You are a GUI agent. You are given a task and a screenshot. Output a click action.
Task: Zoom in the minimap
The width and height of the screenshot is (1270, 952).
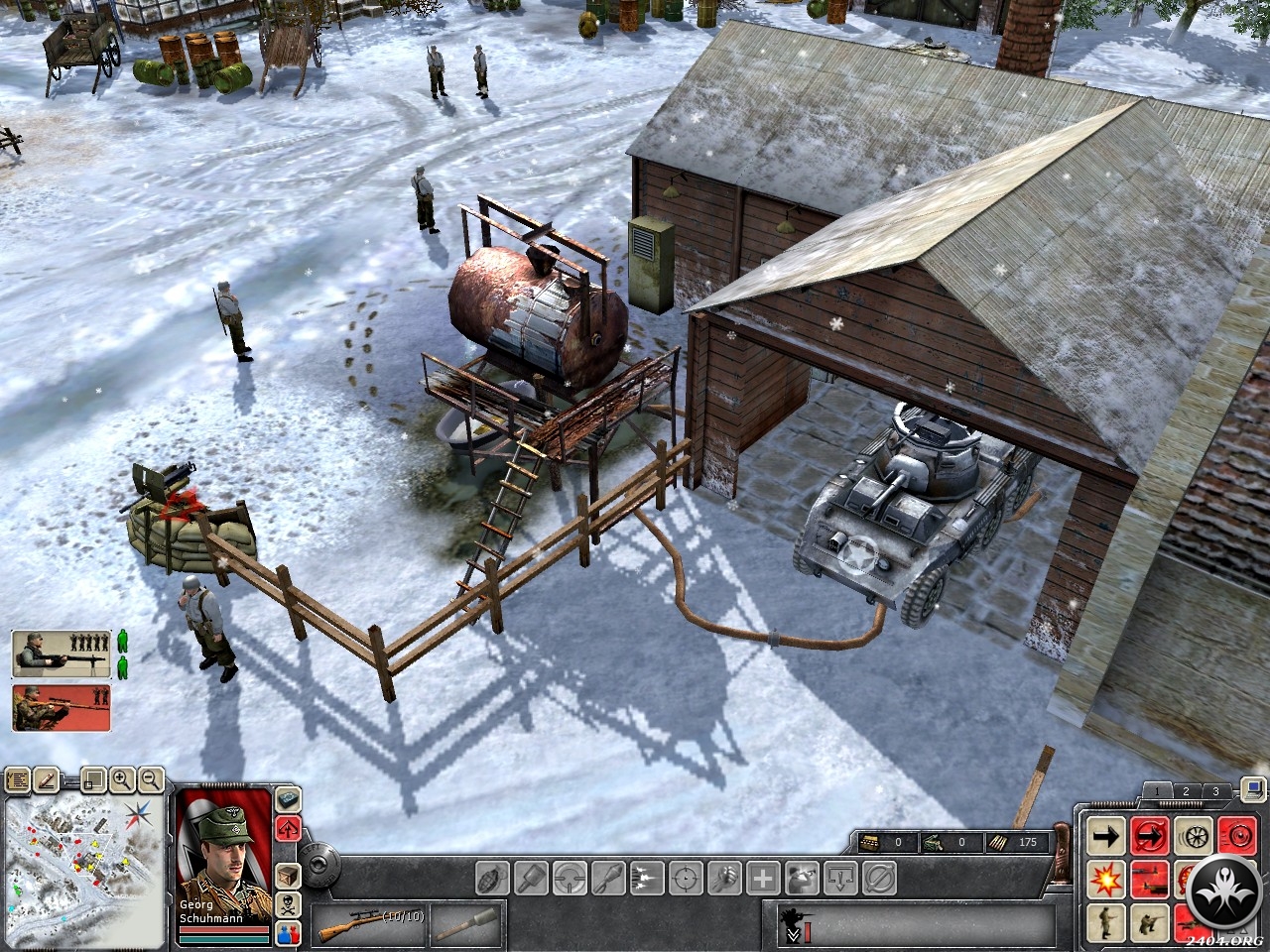[122, 779]
